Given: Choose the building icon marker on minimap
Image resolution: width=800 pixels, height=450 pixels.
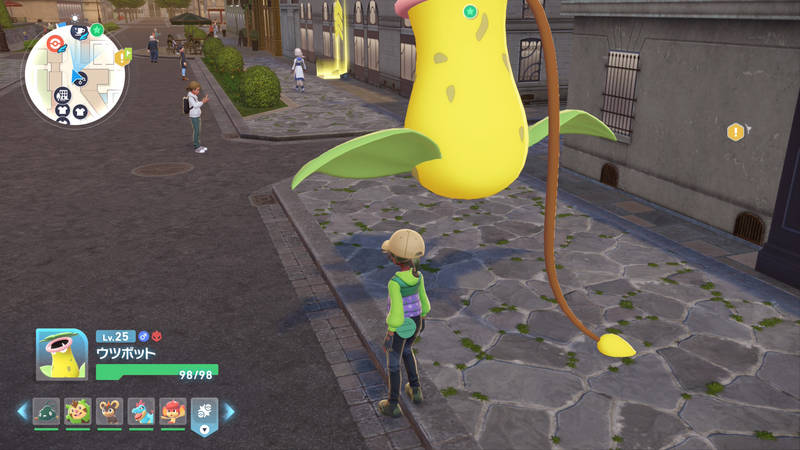Looking at the screenshot, I should 62,96.
